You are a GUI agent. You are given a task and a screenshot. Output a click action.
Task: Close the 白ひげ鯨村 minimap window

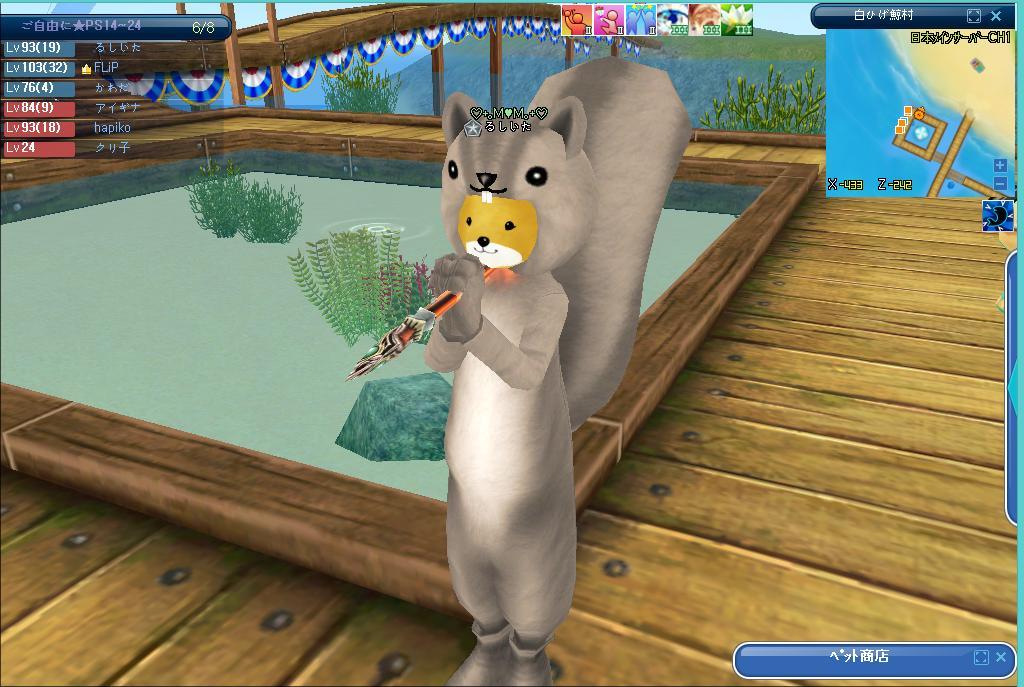996,16
